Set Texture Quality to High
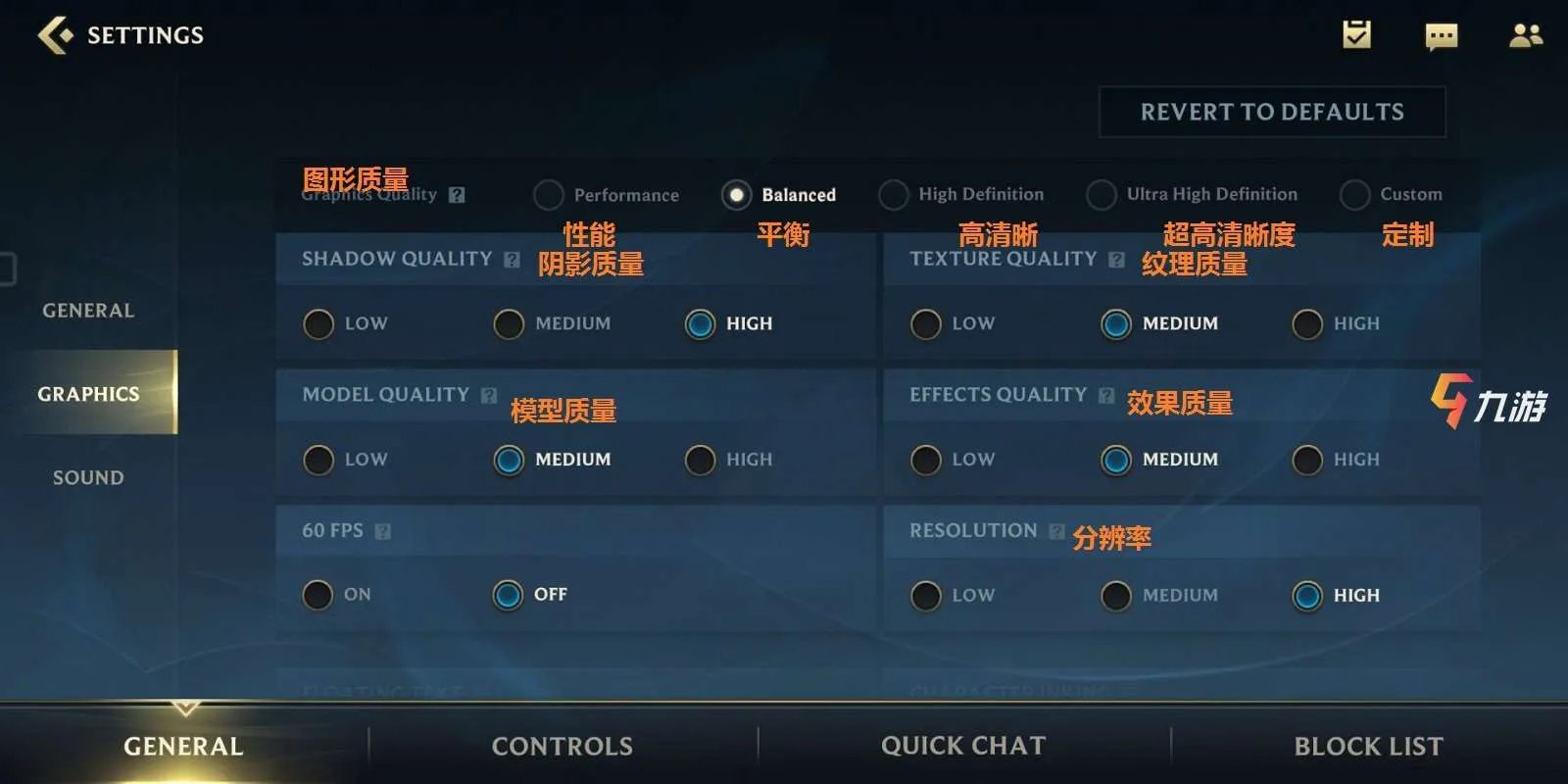The image size is (1568, 784). 1306,323
